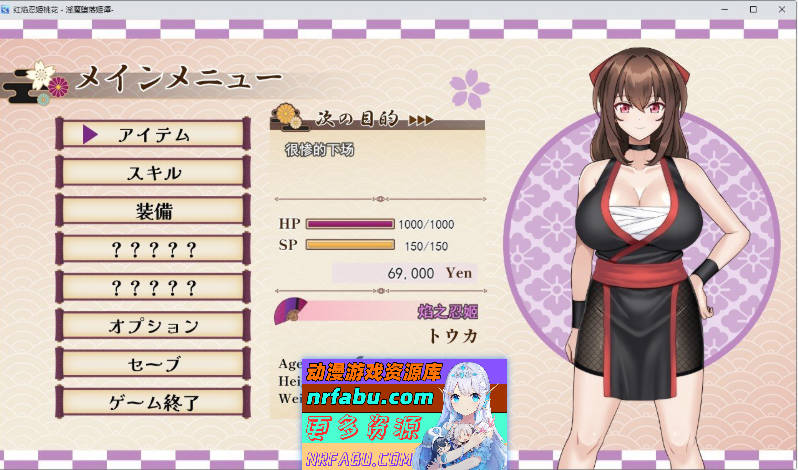Choose the 装備 equipment entry
The image size is (798, 470).
tap(153, 211)
